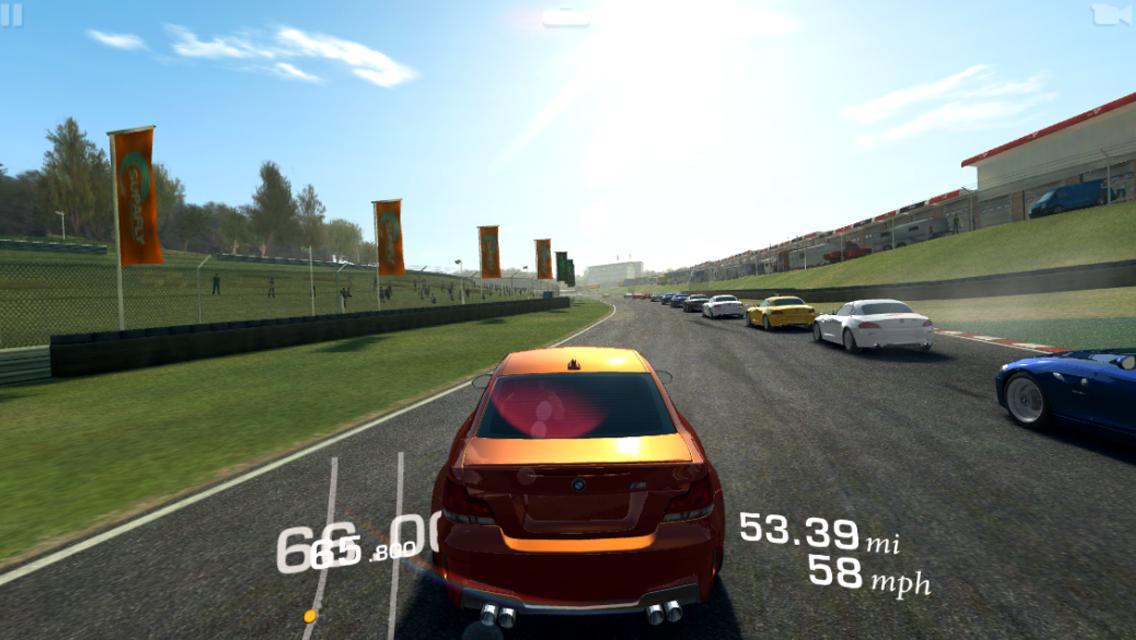
Task: Toggle the rear-view mirror icon
Action: [566, 18]
